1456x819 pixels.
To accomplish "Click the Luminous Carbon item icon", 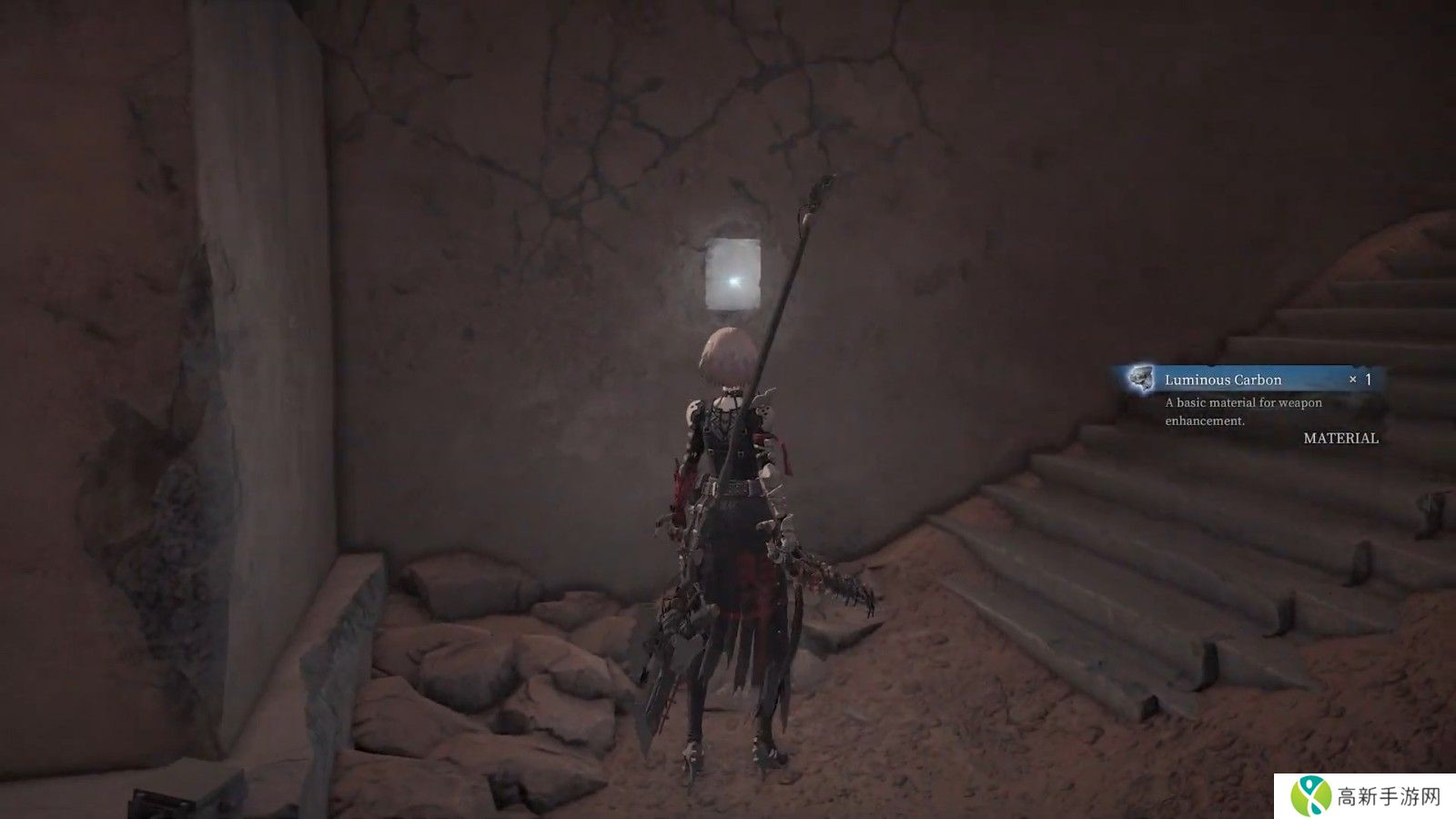I will [1140, 378].
